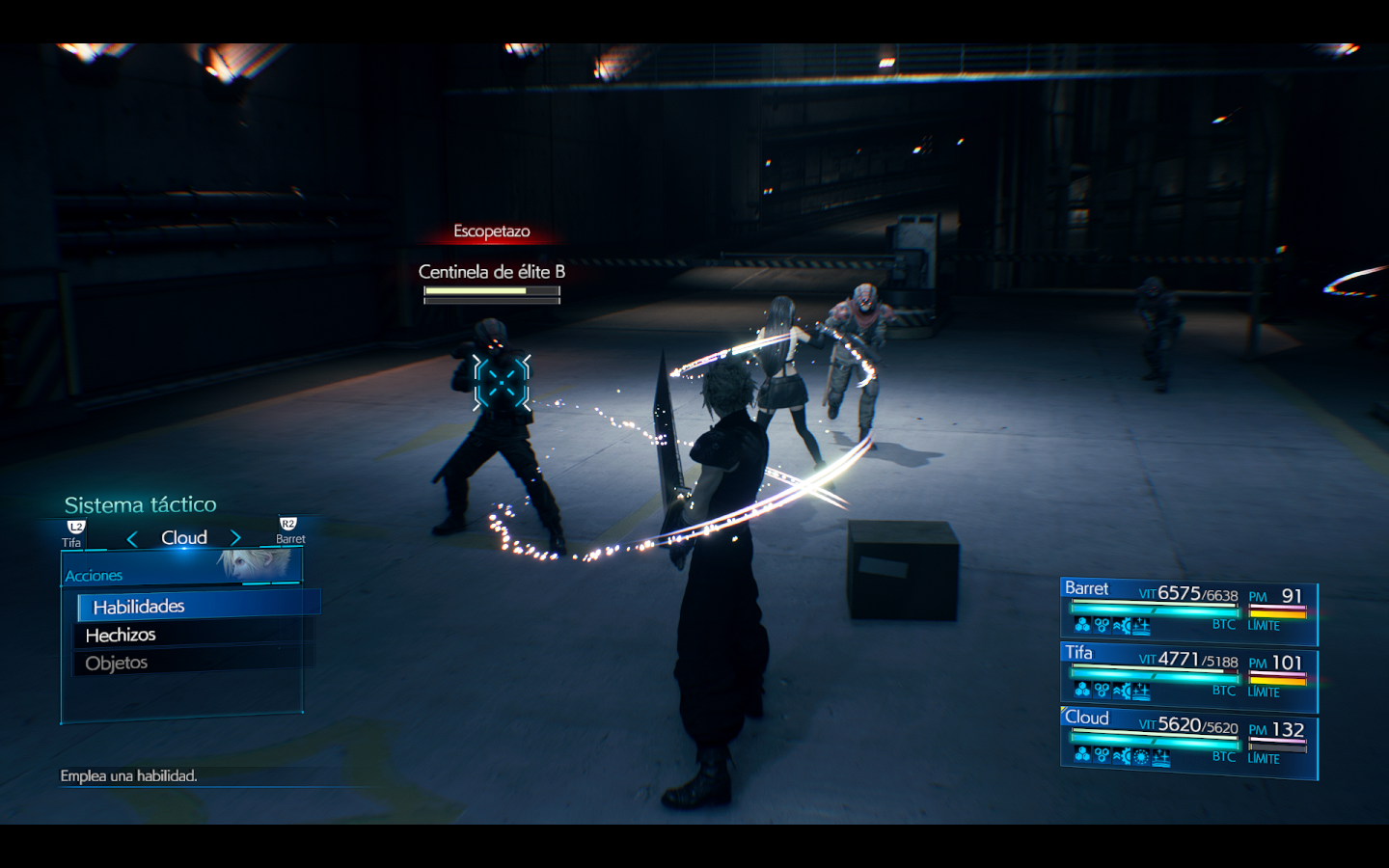Switch to Tifa with the left tab
The height and width of the screenshot is (868, 1389).
click(x=73, y=535)
